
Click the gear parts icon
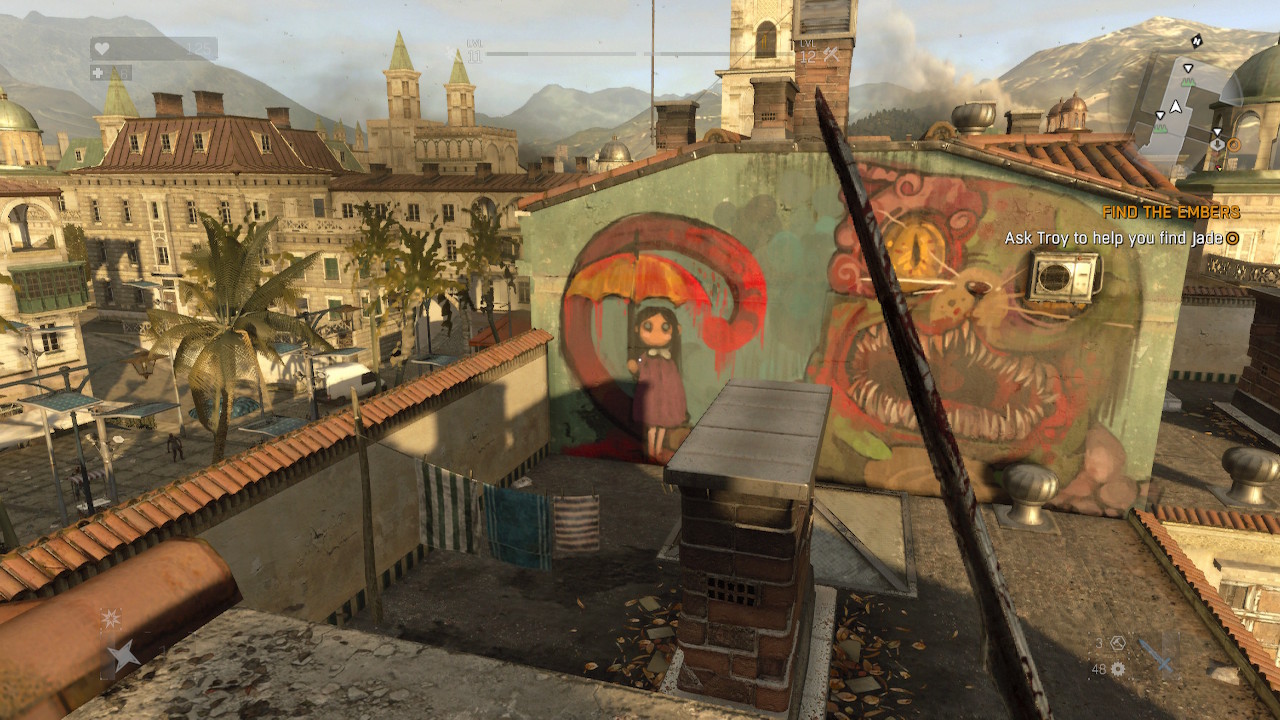(1117, 669)
